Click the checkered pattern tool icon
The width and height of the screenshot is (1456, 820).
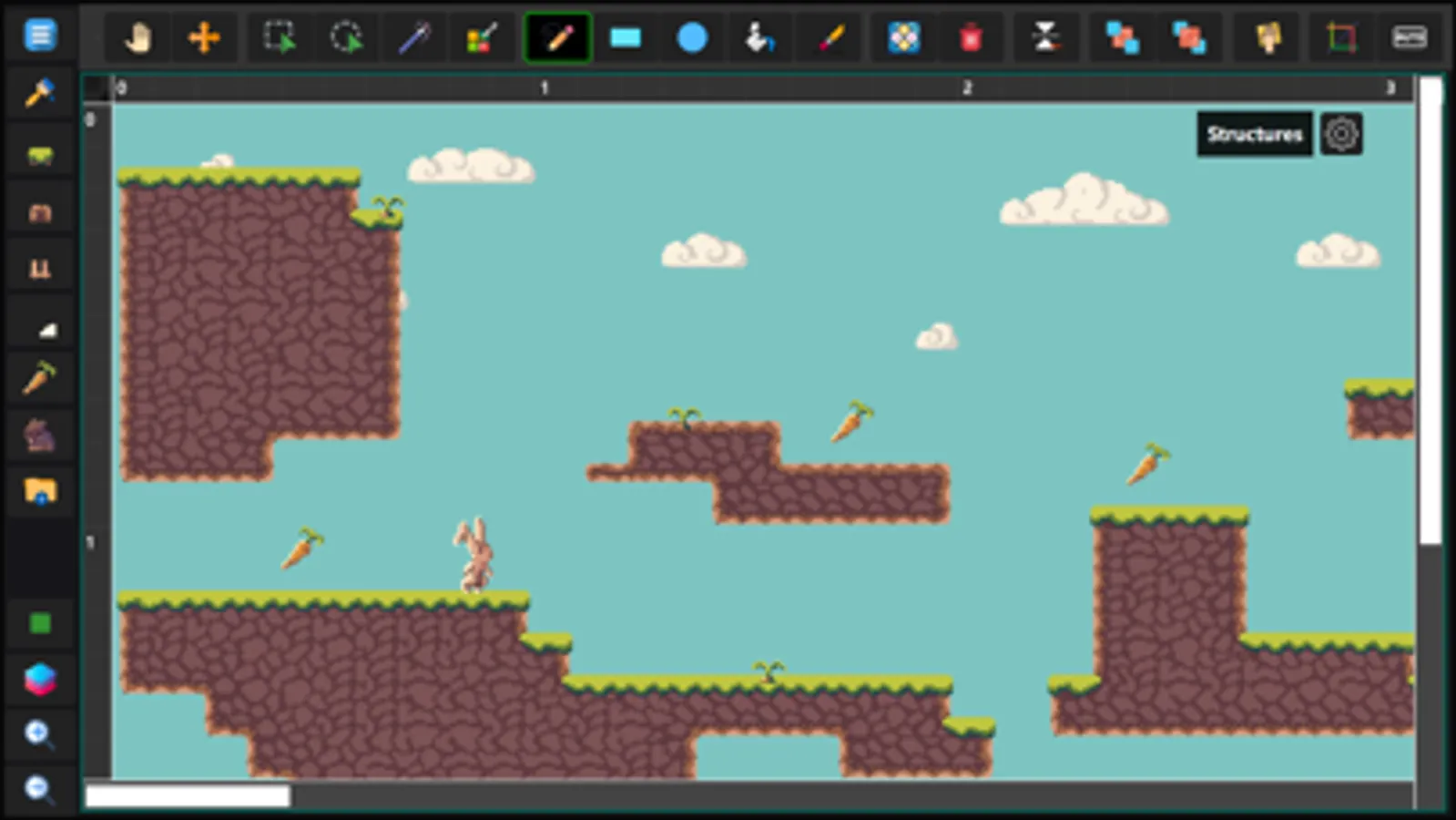coord(901,37)
